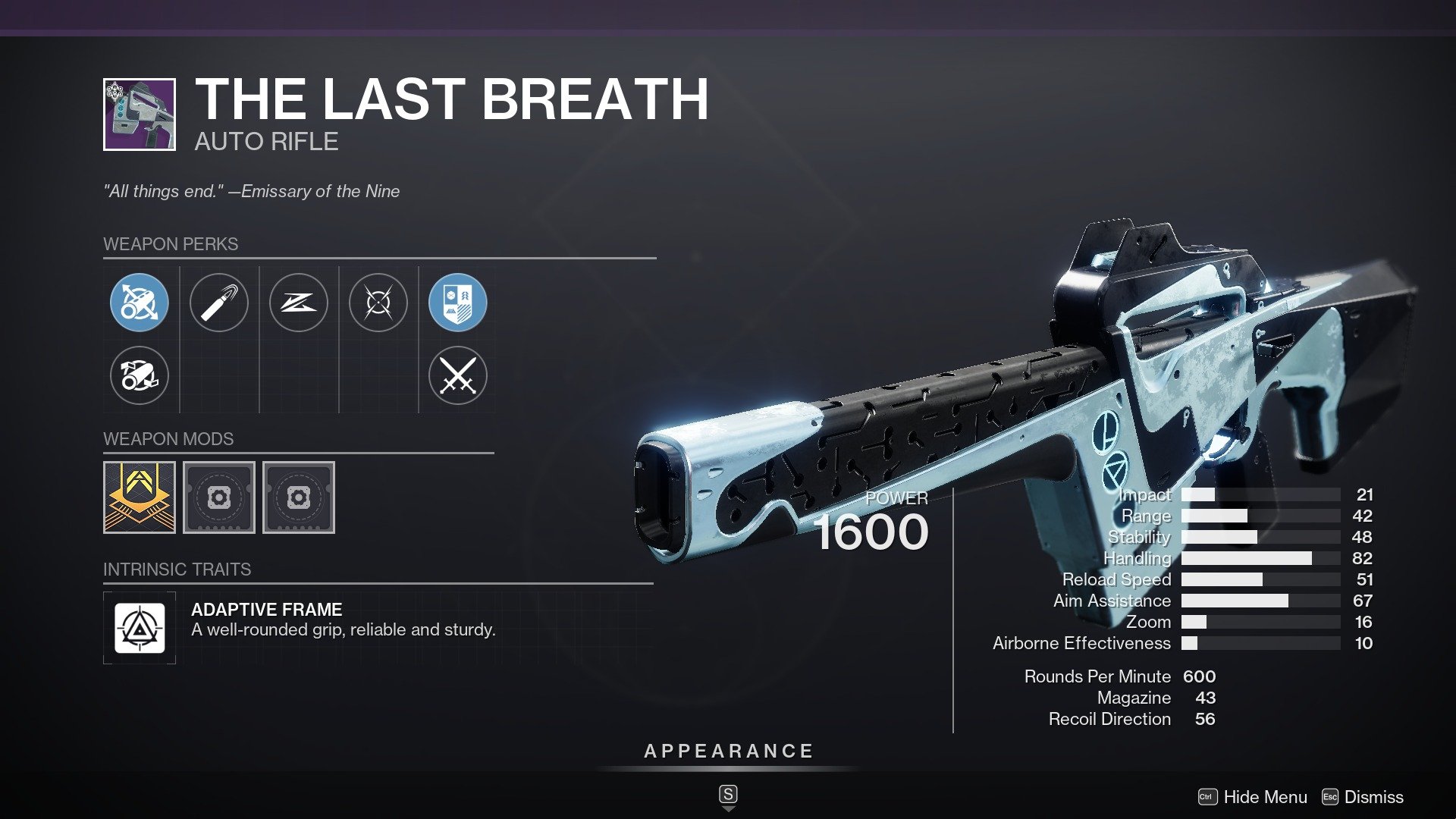Click Dismiss
1456x819 pixels.
point(1373,797)
